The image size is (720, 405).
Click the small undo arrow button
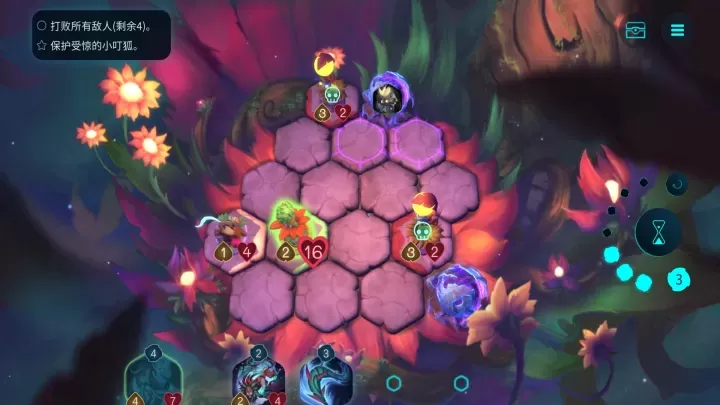677,184
